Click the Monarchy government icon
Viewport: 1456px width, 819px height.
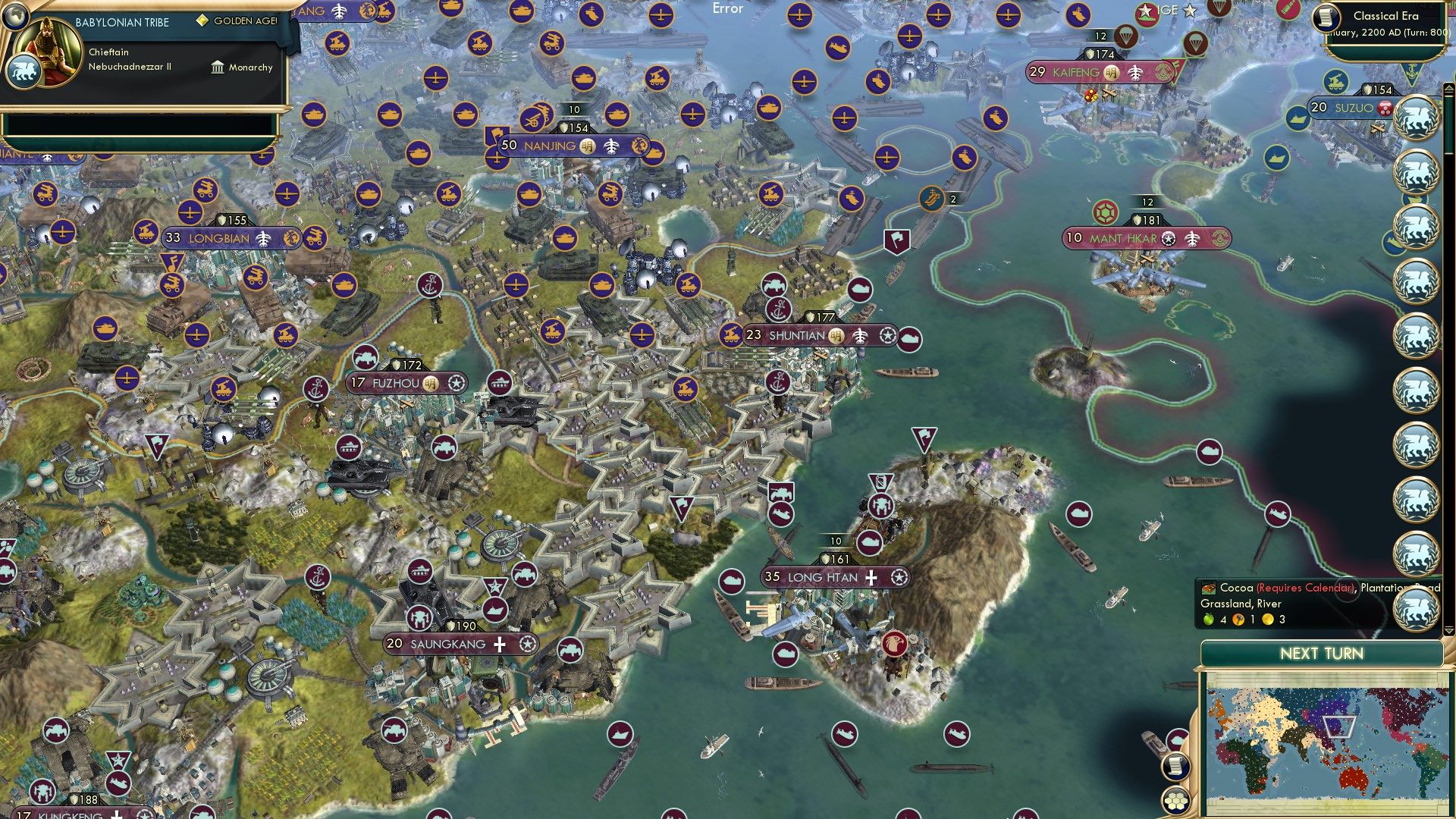[218, 68]
